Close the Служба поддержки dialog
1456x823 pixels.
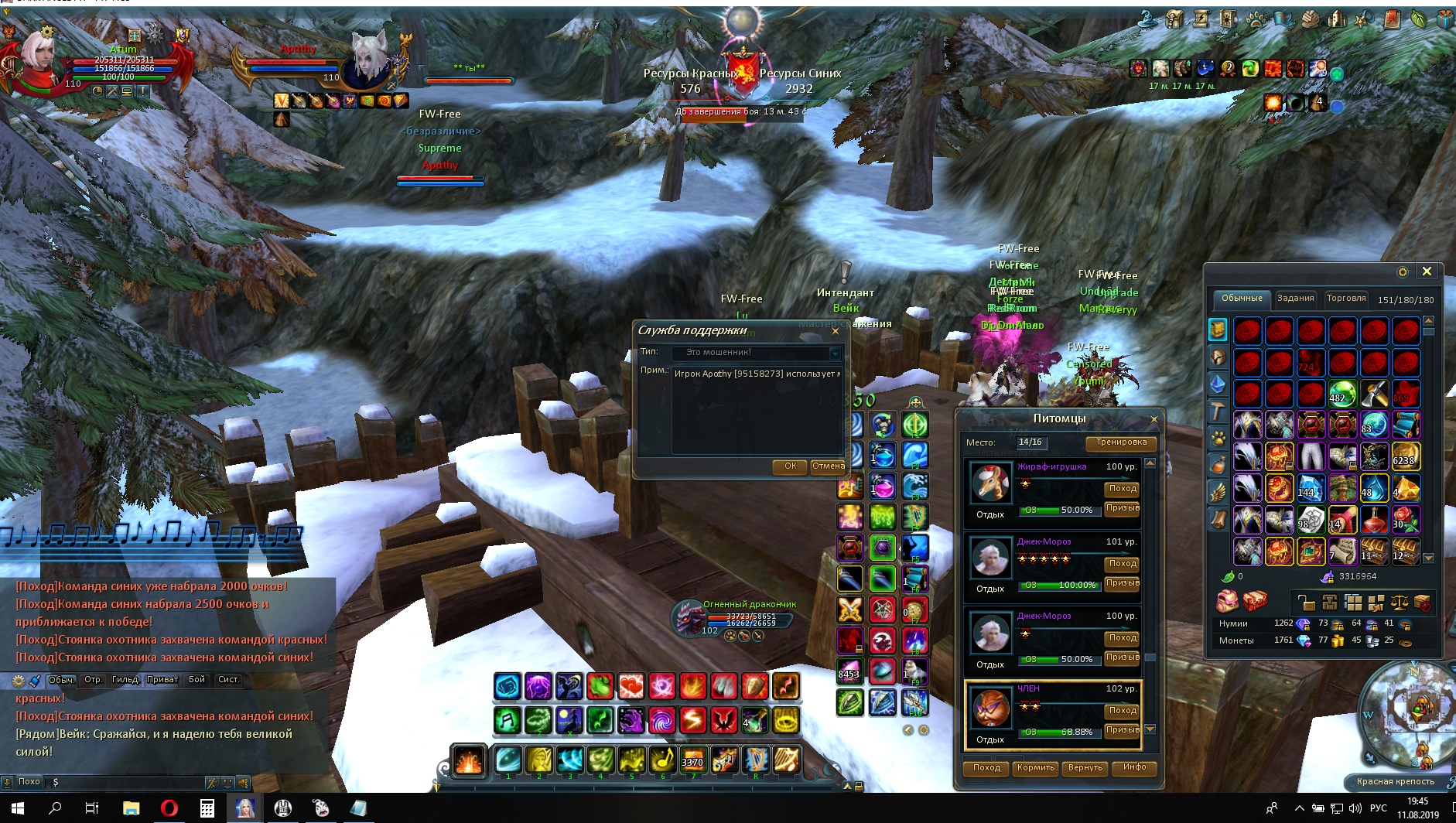836,331
